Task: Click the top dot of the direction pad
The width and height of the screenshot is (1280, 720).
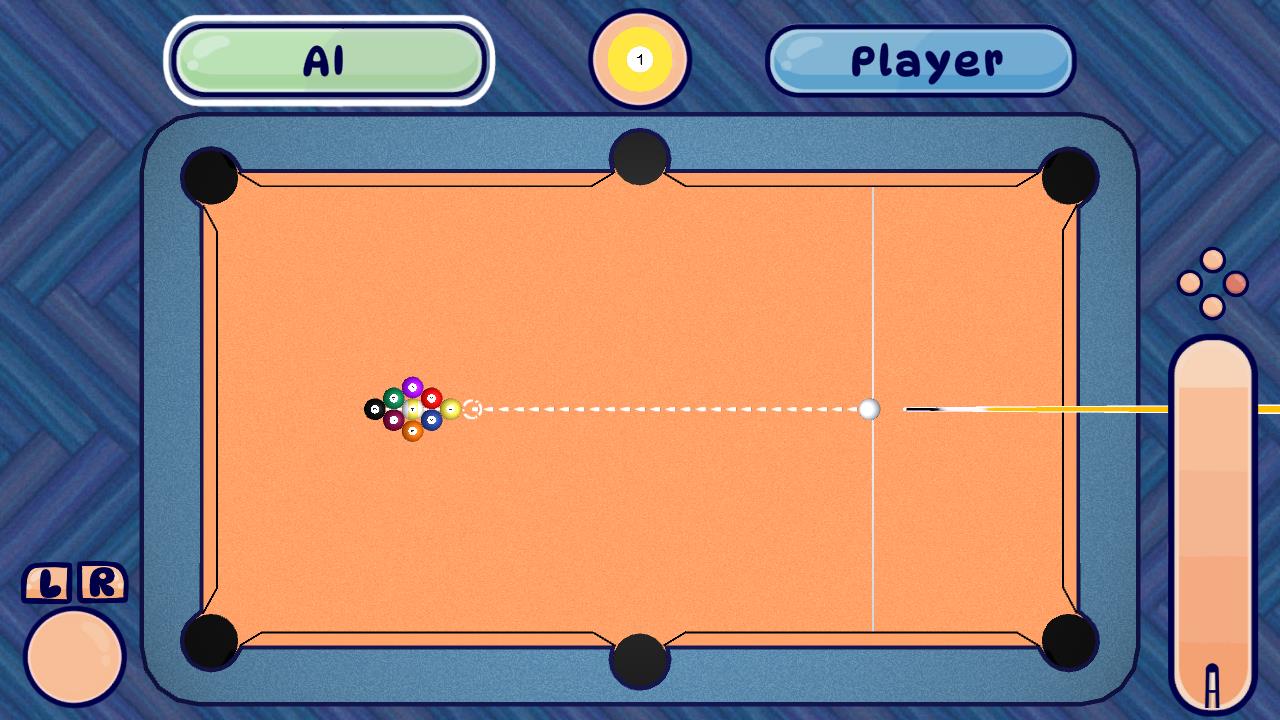Action: 1212,261
